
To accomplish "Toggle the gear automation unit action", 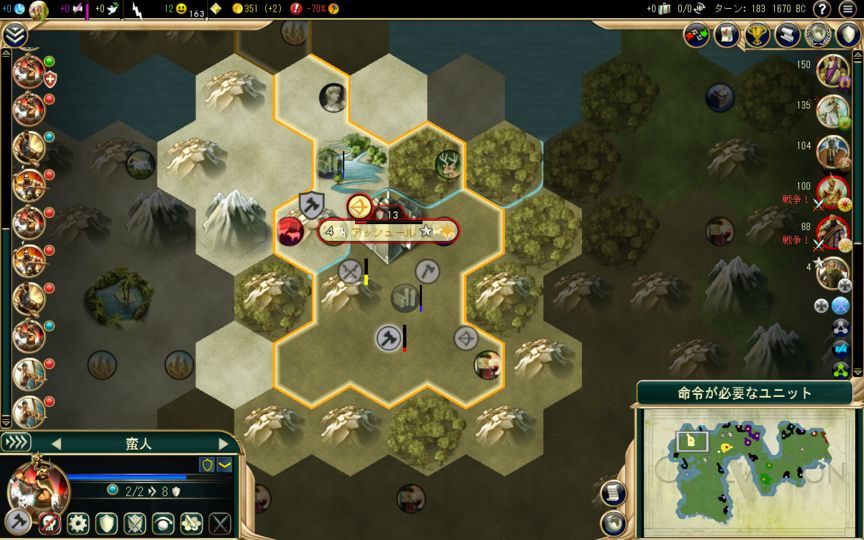I will (x=78, y=523).
